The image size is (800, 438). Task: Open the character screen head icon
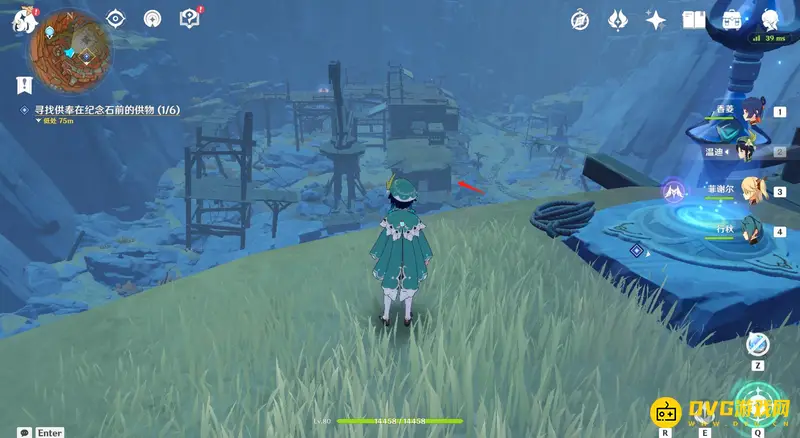tap(770, 20)
